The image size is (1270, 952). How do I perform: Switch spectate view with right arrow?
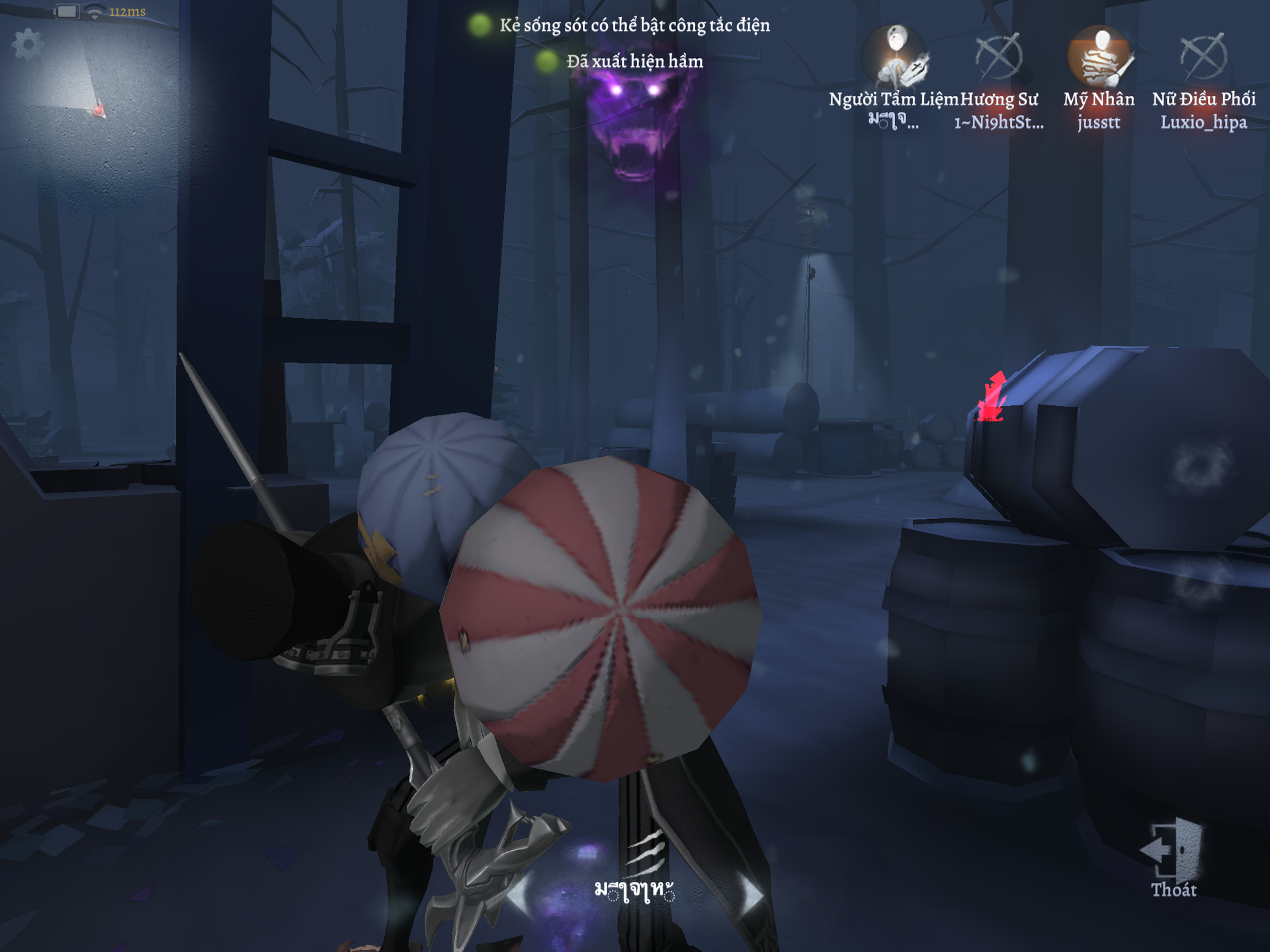[752, 894]
